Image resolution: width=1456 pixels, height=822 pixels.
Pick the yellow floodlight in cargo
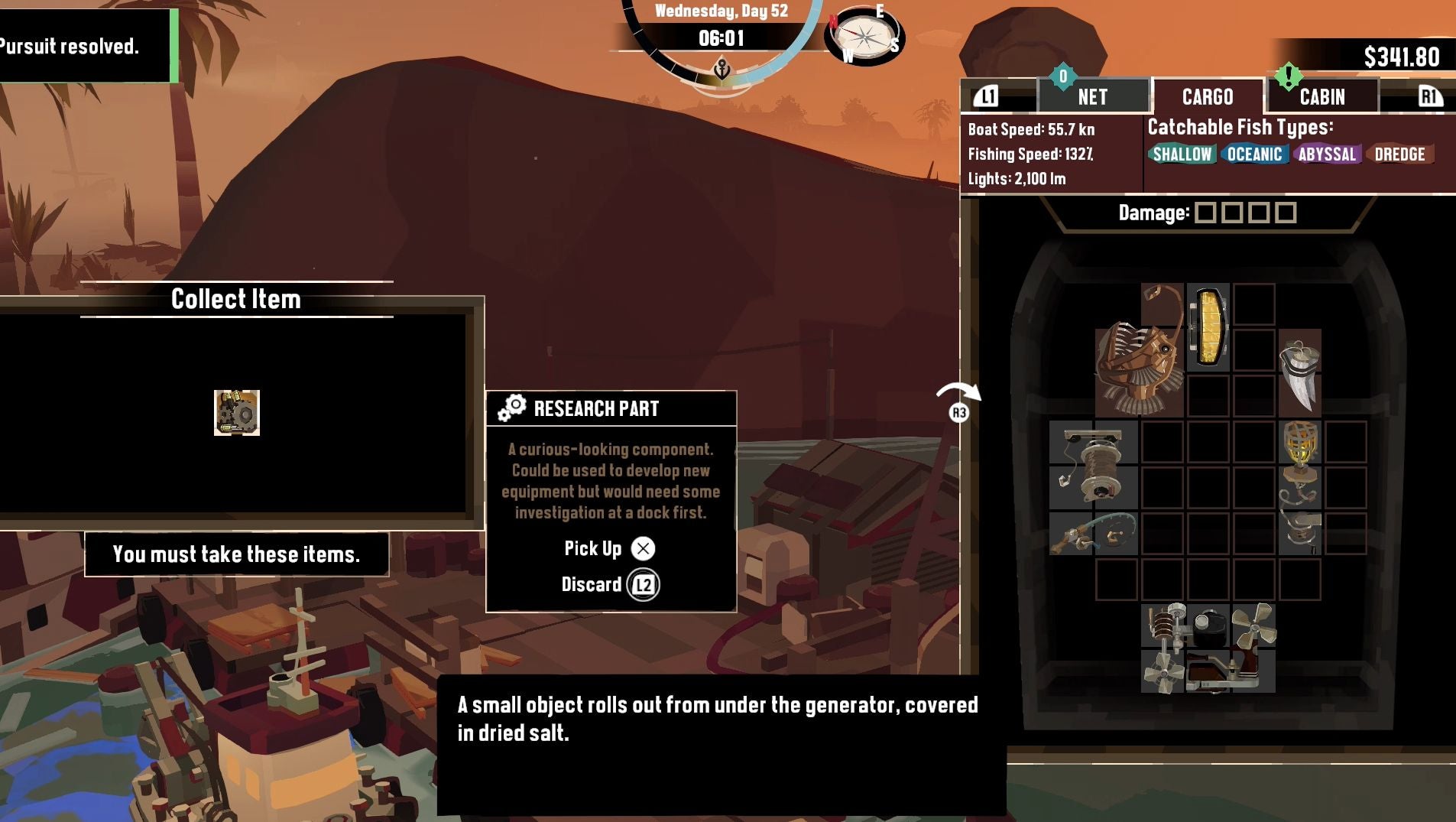tap(1208, 327)
